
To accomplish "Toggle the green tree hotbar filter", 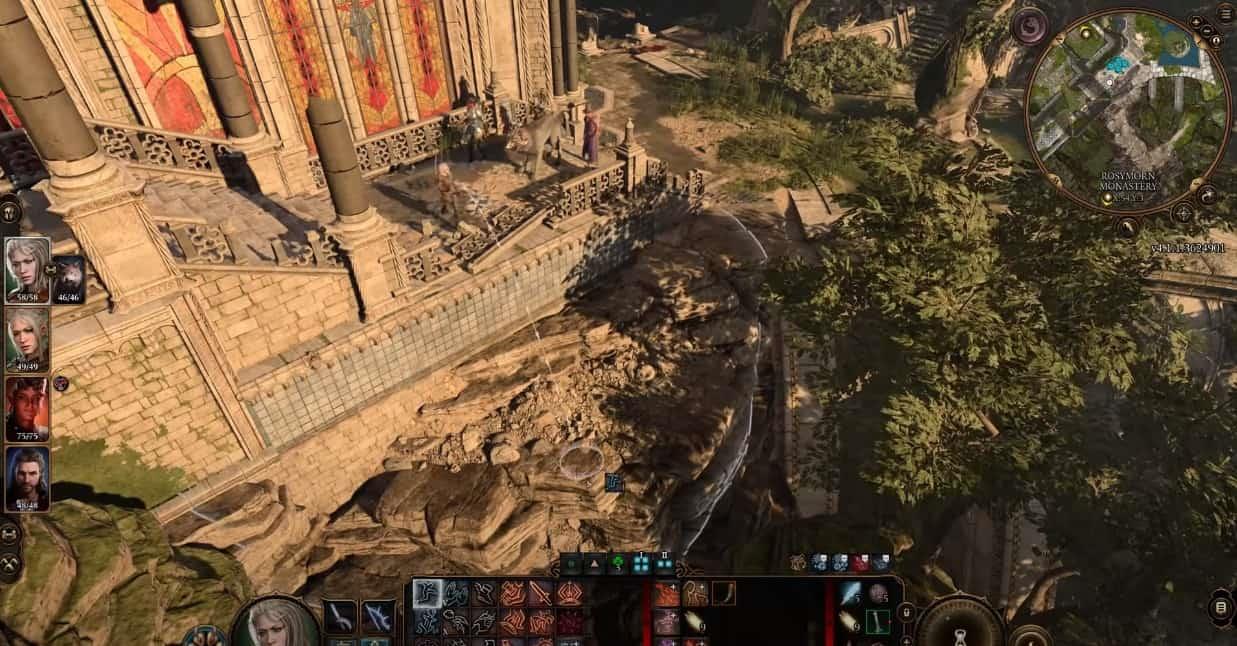I will click(x=618, y=563).
